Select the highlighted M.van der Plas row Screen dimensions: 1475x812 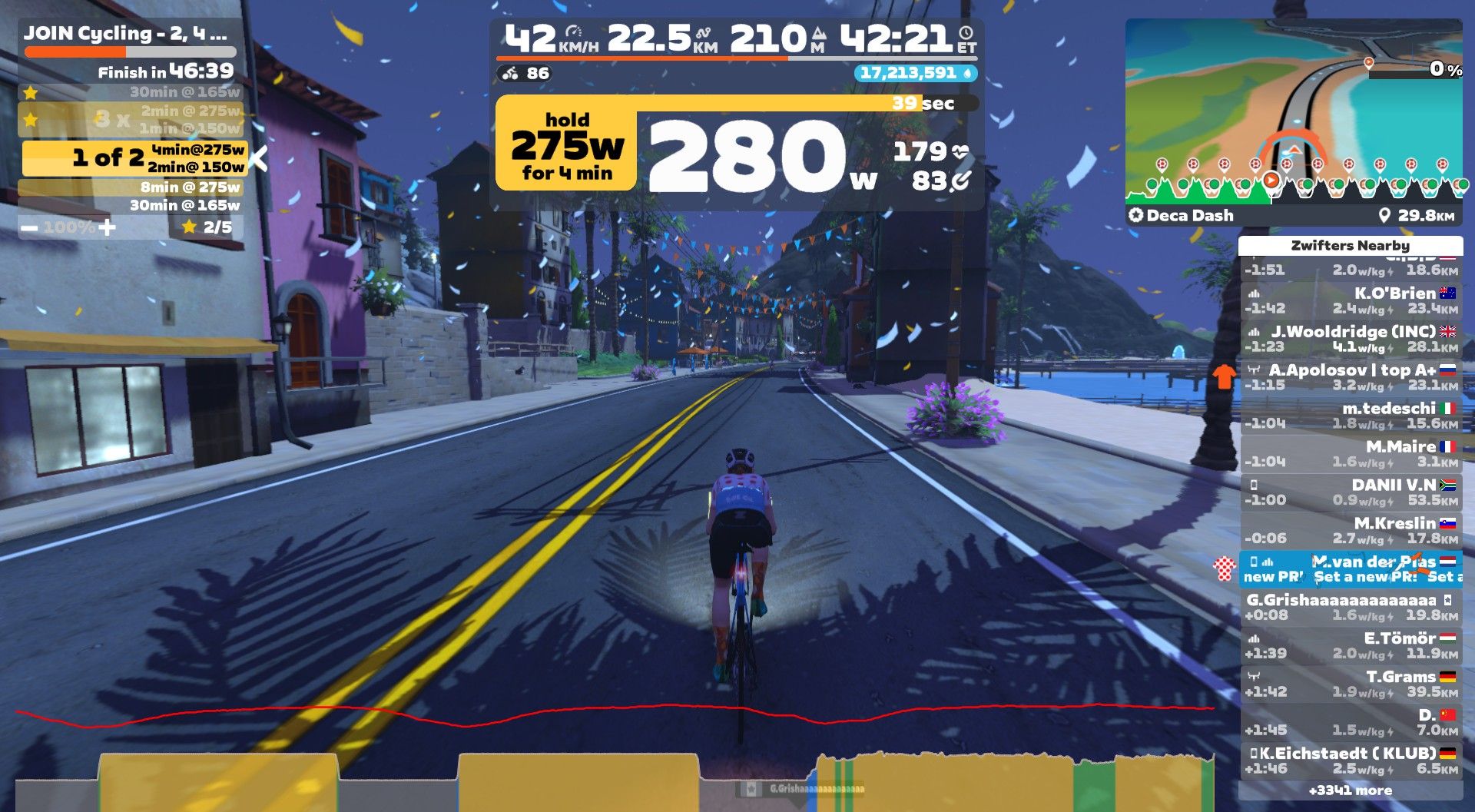click(x=1351, y=569)
